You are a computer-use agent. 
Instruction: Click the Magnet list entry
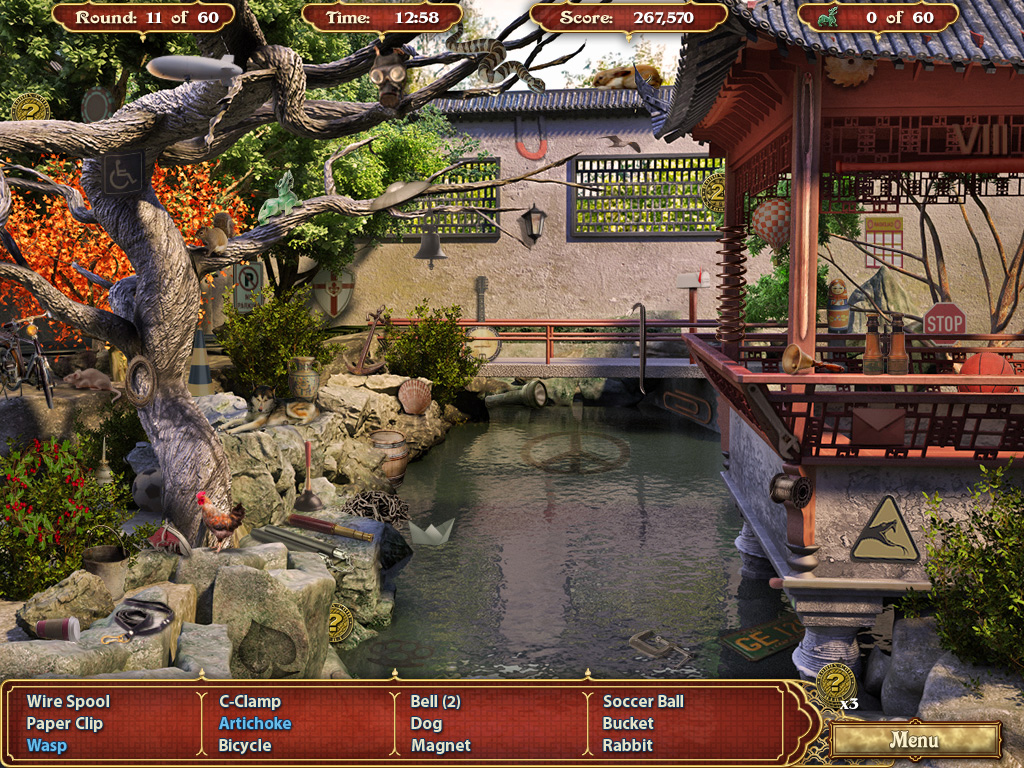440,746
